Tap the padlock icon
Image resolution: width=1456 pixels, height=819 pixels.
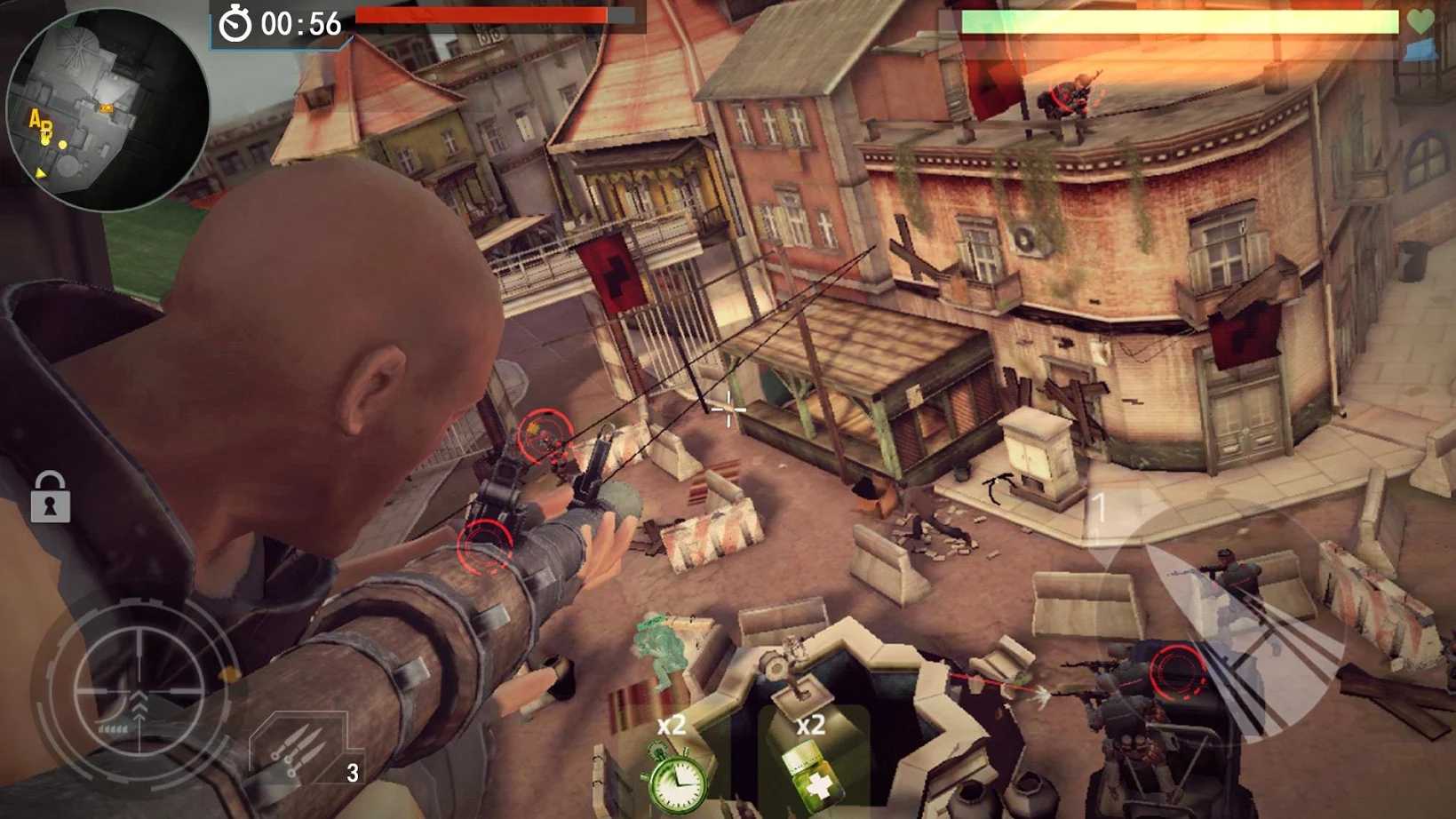click(50, 497)
